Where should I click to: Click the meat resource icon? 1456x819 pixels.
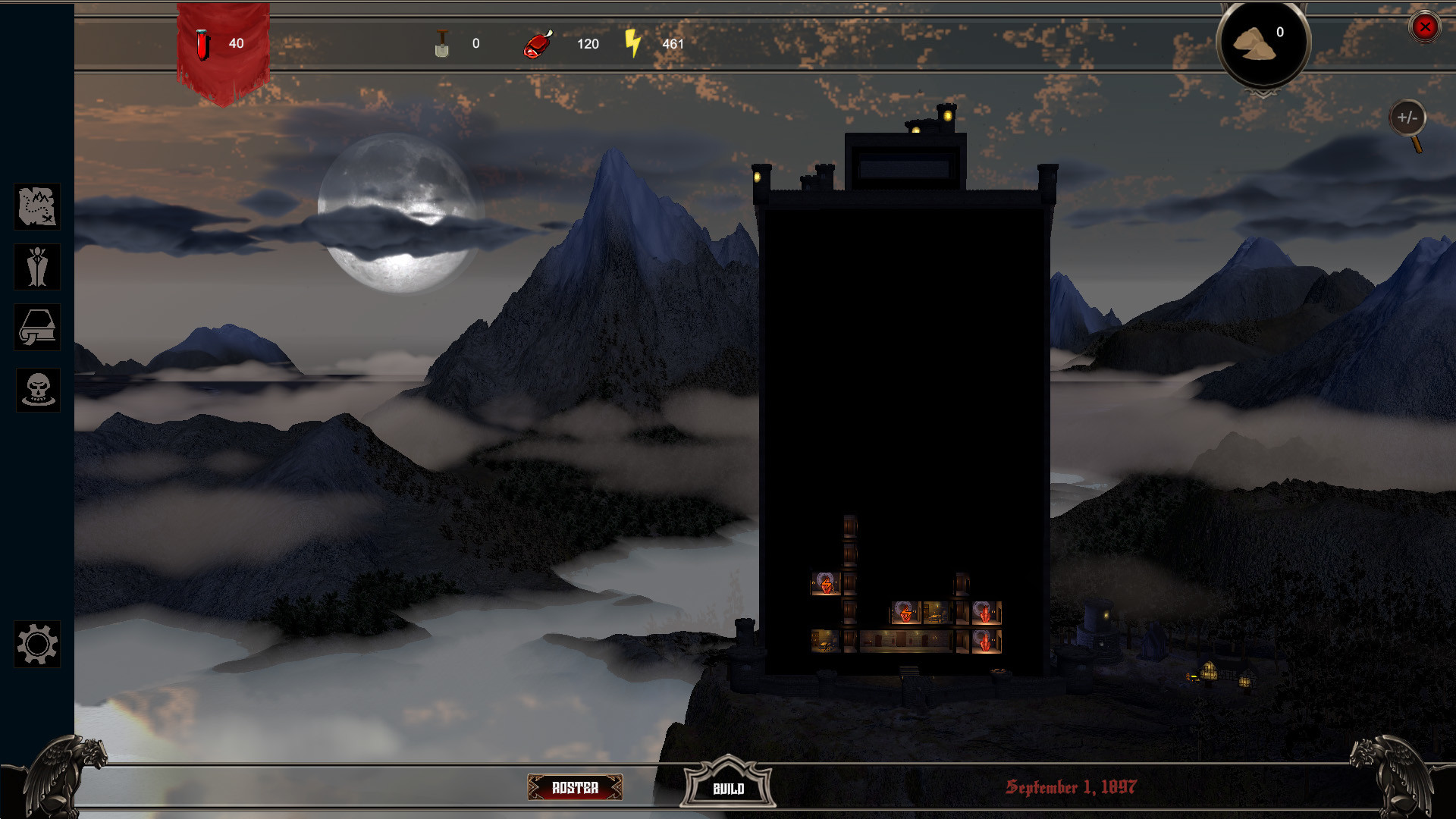[538, 43]
